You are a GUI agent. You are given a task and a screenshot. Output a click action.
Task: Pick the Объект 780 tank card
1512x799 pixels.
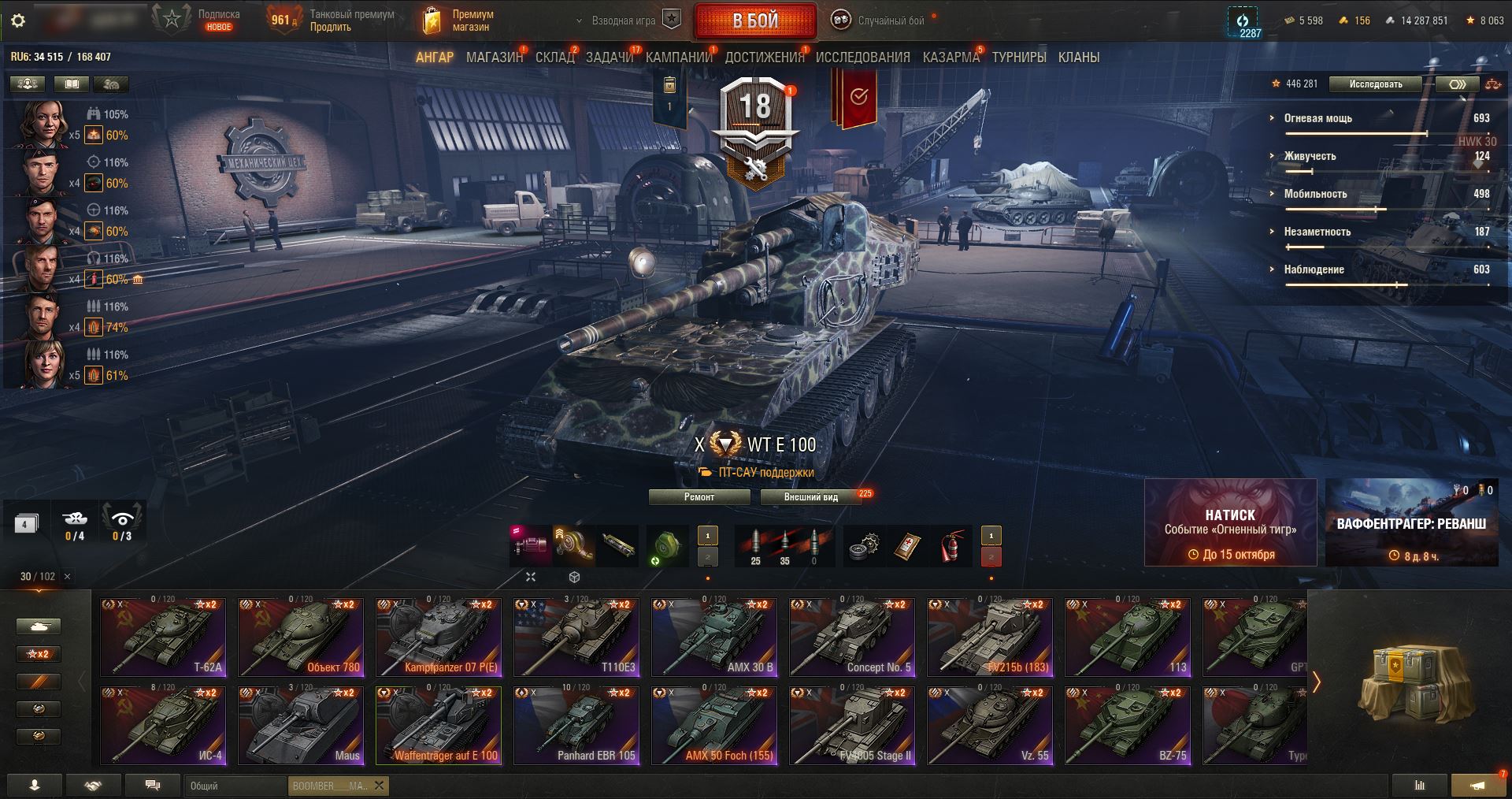301,637
